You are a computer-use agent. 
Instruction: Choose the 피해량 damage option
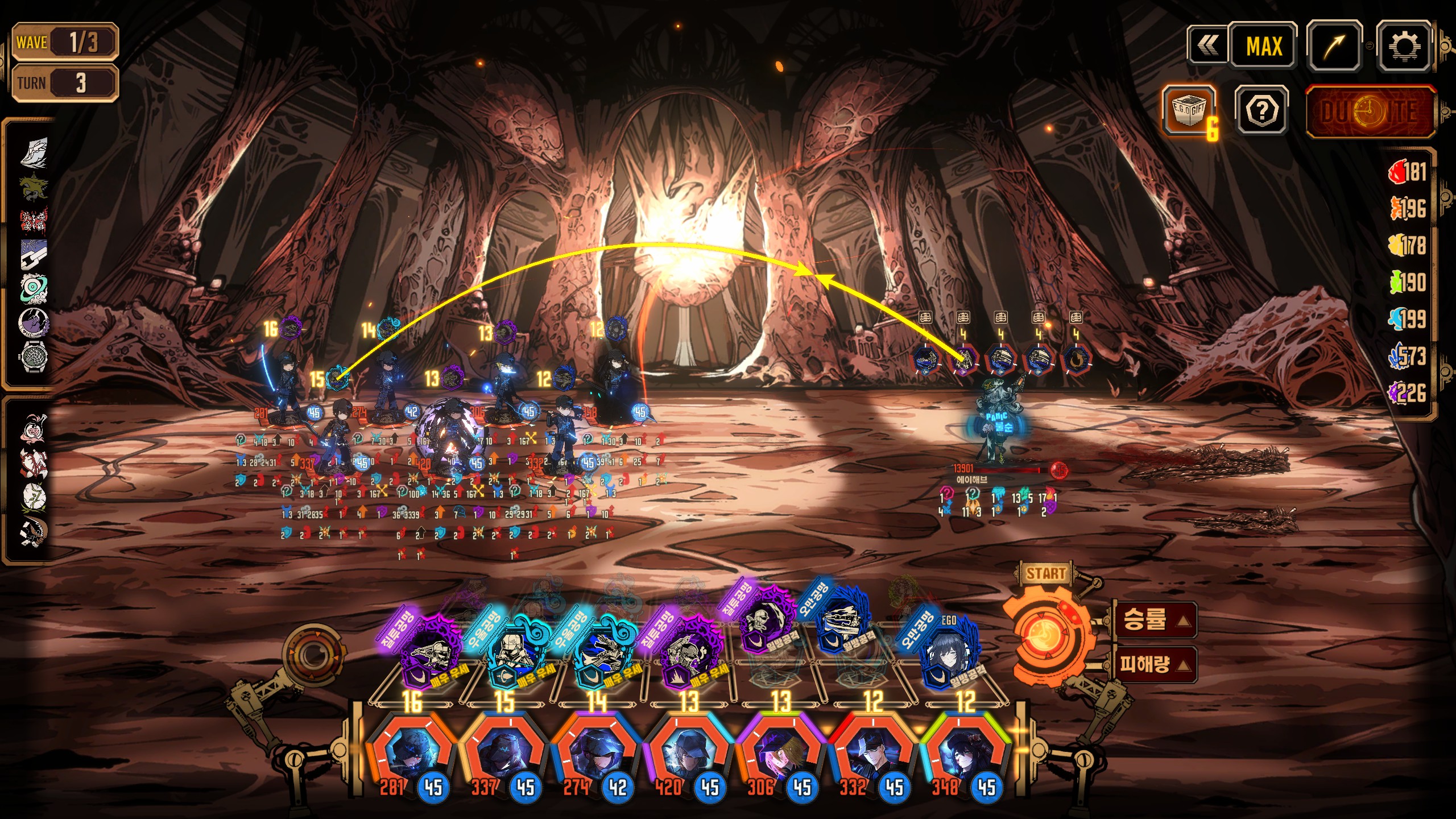[x=1153, y=664]
